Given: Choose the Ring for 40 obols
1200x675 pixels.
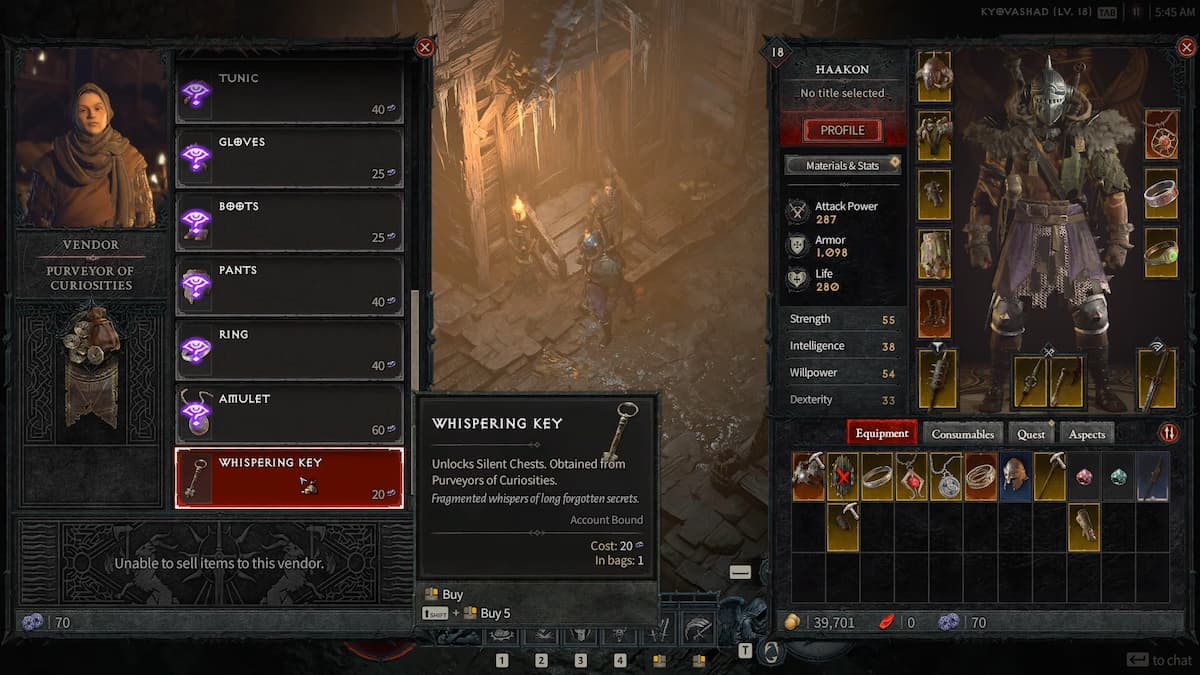Looking at the screenshot, I should point(289,350).
